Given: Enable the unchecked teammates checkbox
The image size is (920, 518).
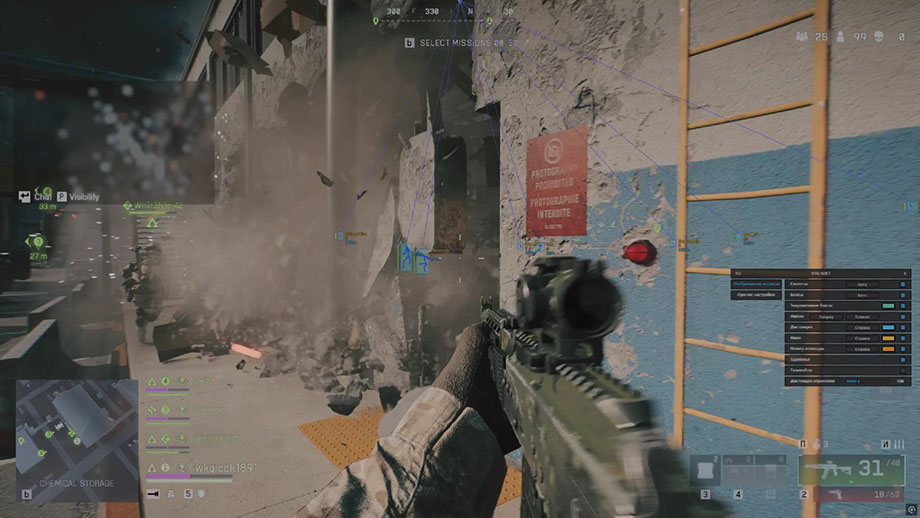Looking at the screenshot, I should (903, 370).
